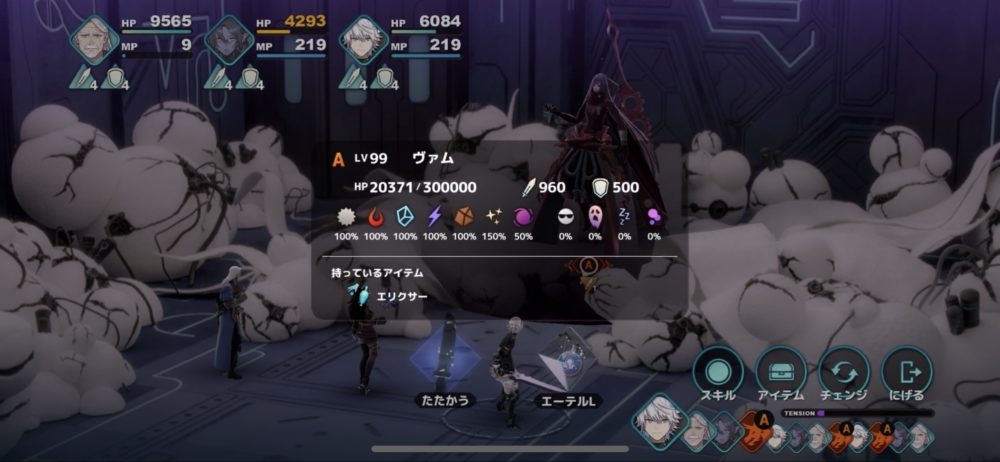This screenshot has height=462, width=1000.
Task: Click the enemy's fire resistance icon
Action: point(376,217)
